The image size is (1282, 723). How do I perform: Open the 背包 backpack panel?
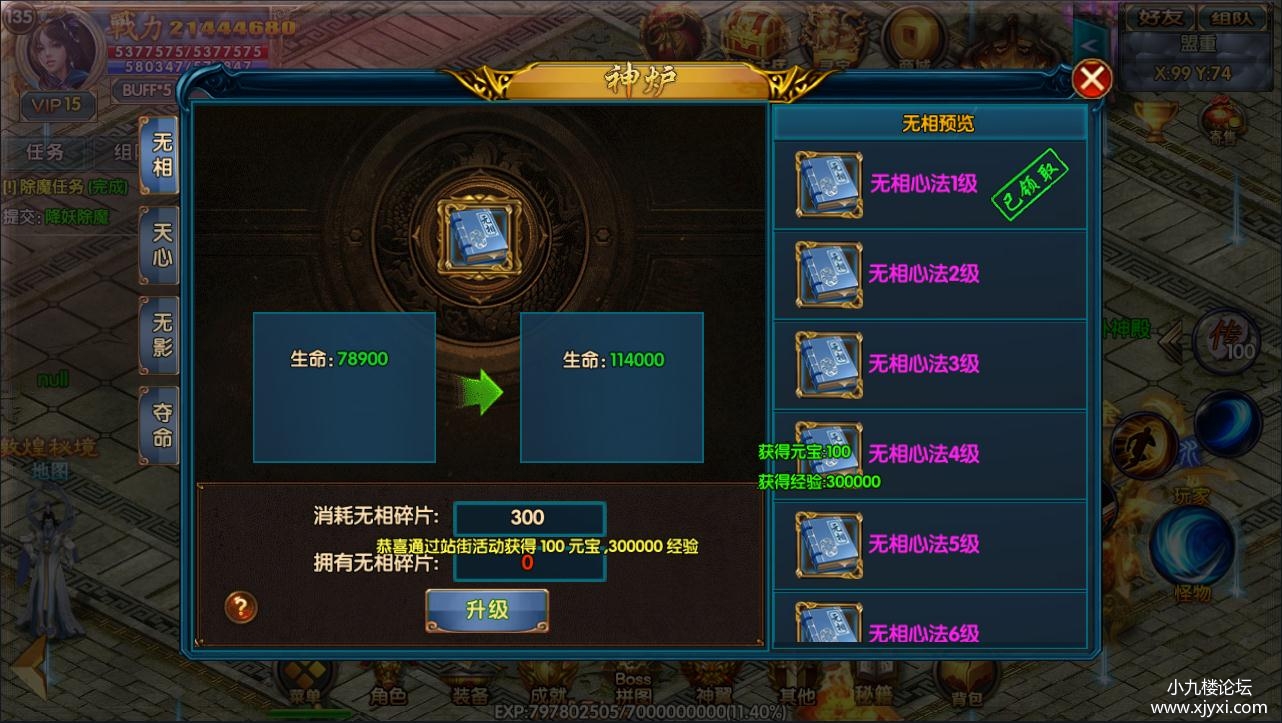(966, 685)
